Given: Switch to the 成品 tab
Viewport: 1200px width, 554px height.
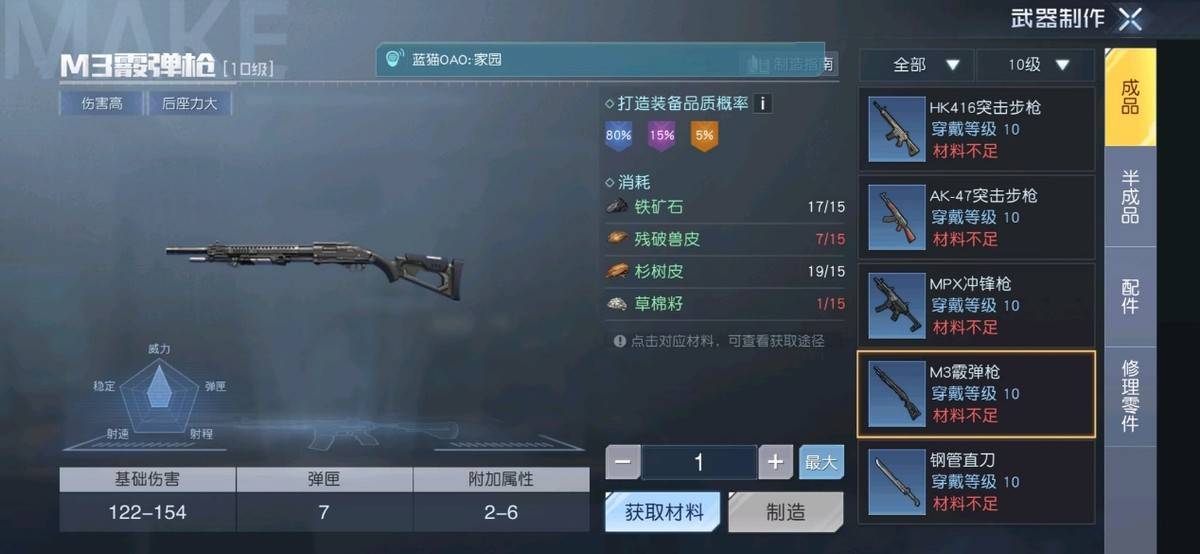Looking at the screenshot, I should (x=1130, y=97).
